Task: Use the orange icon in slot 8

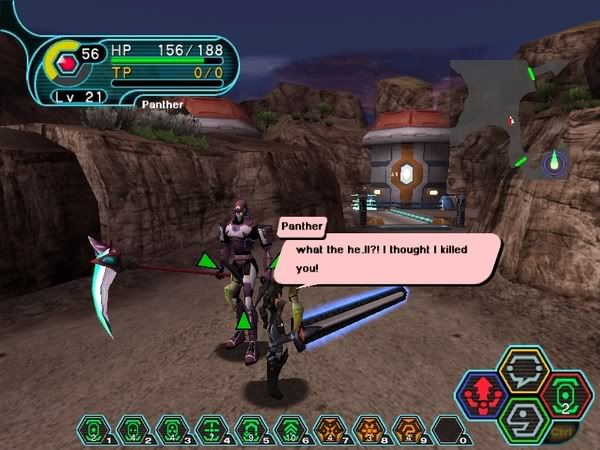Action: click(367, 430)
